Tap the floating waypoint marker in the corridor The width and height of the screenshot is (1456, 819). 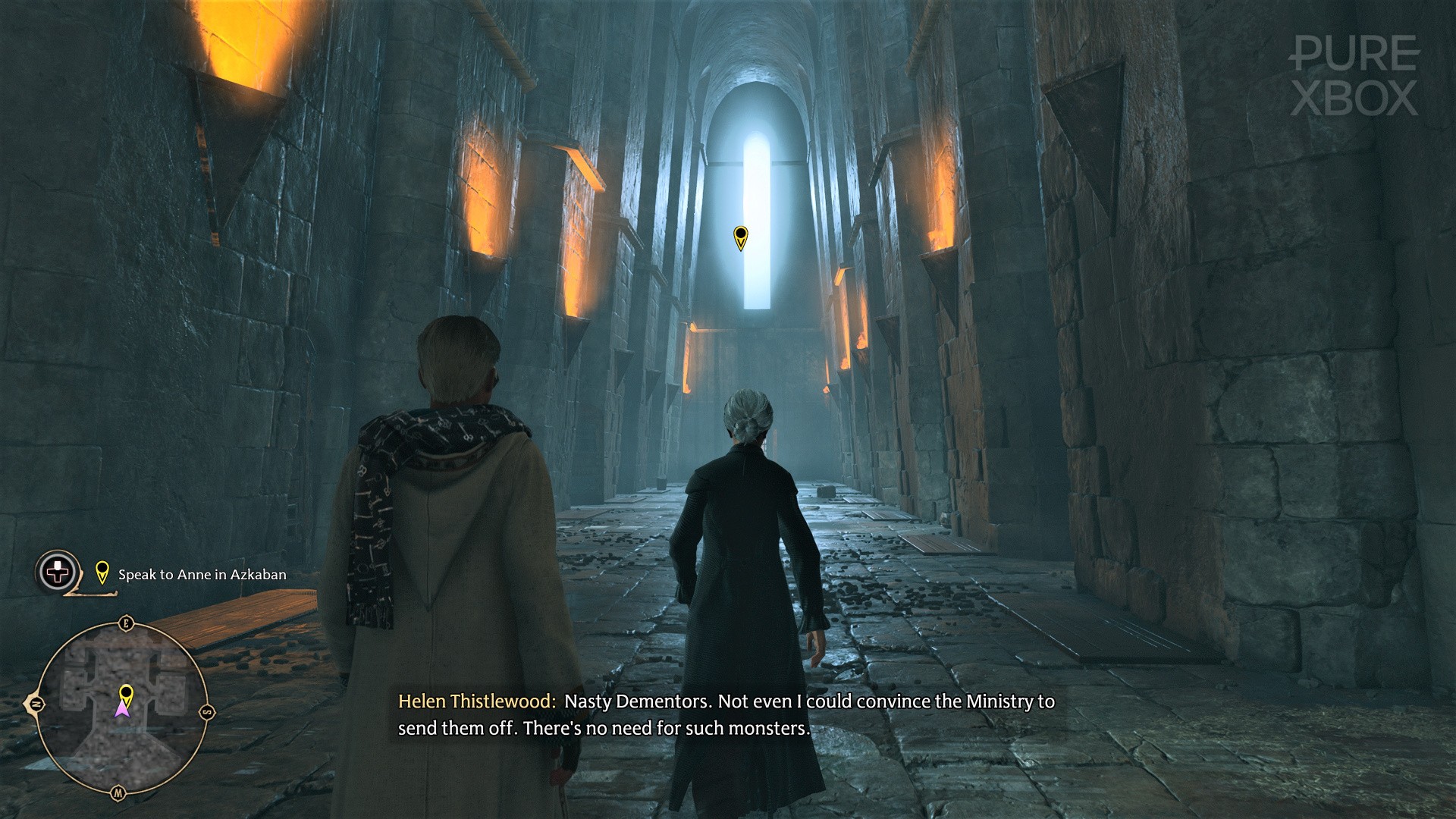[741, 239]
